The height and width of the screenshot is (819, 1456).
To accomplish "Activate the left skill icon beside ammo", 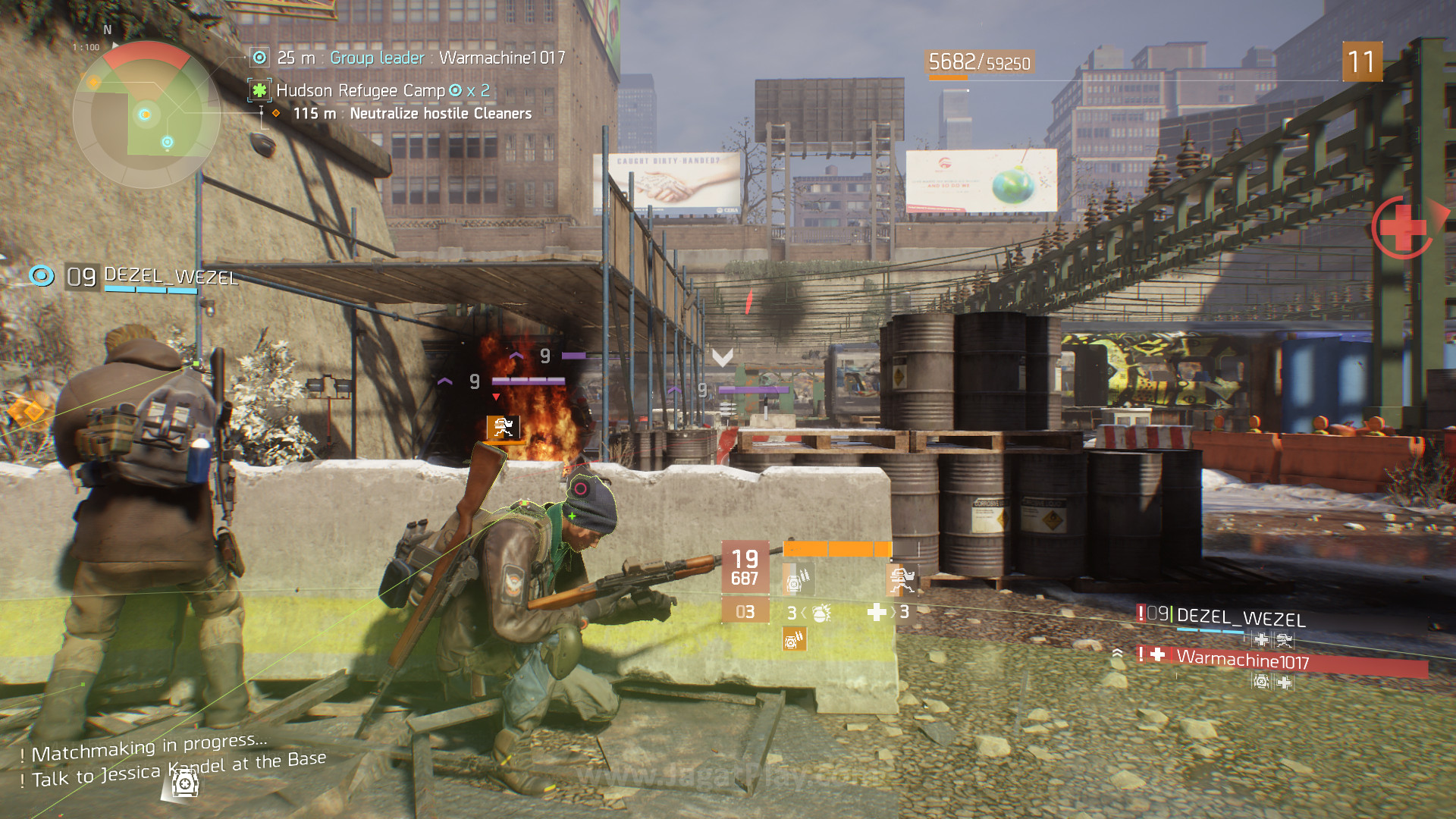I will [x=797, y=580].
